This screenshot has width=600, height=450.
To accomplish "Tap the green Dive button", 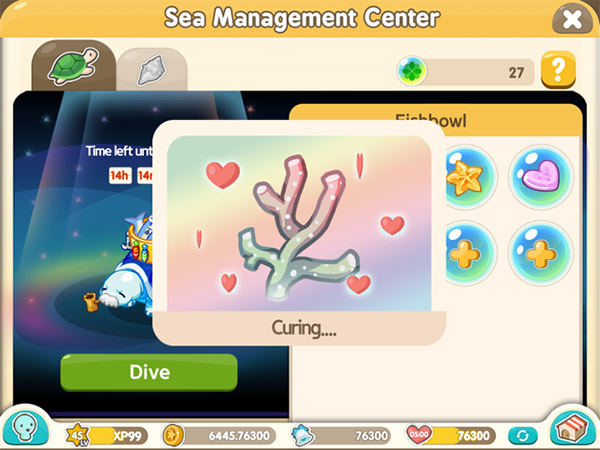I will point(149,372).
